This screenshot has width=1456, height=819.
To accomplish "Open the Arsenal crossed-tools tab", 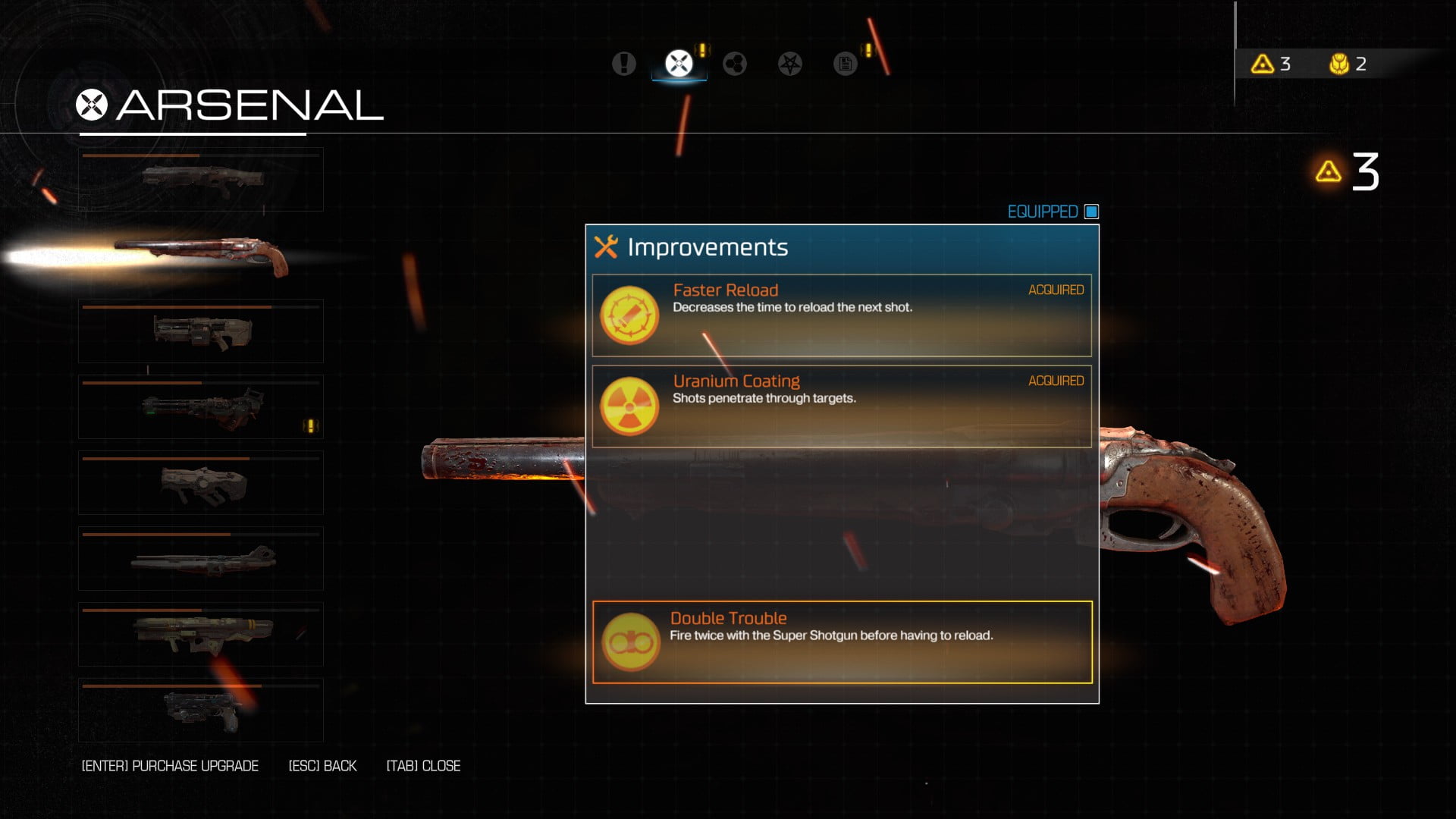I will coord(679,64).
